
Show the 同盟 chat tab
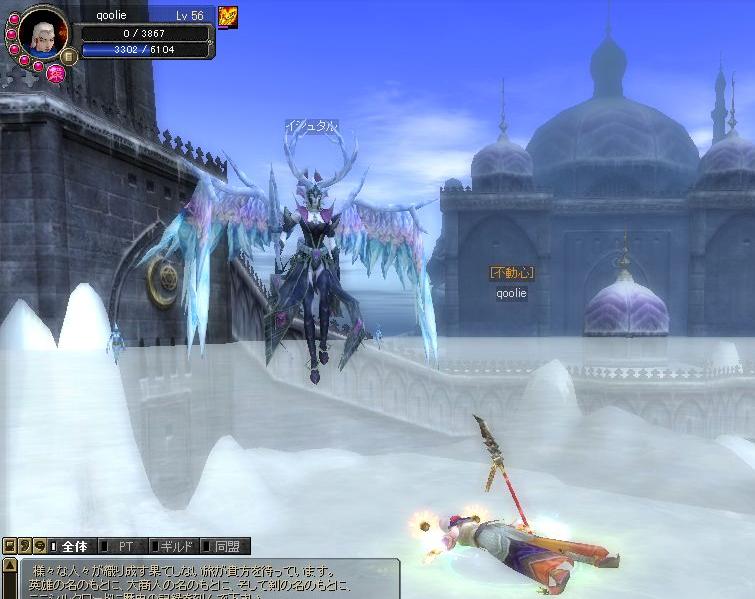[225, 546]
